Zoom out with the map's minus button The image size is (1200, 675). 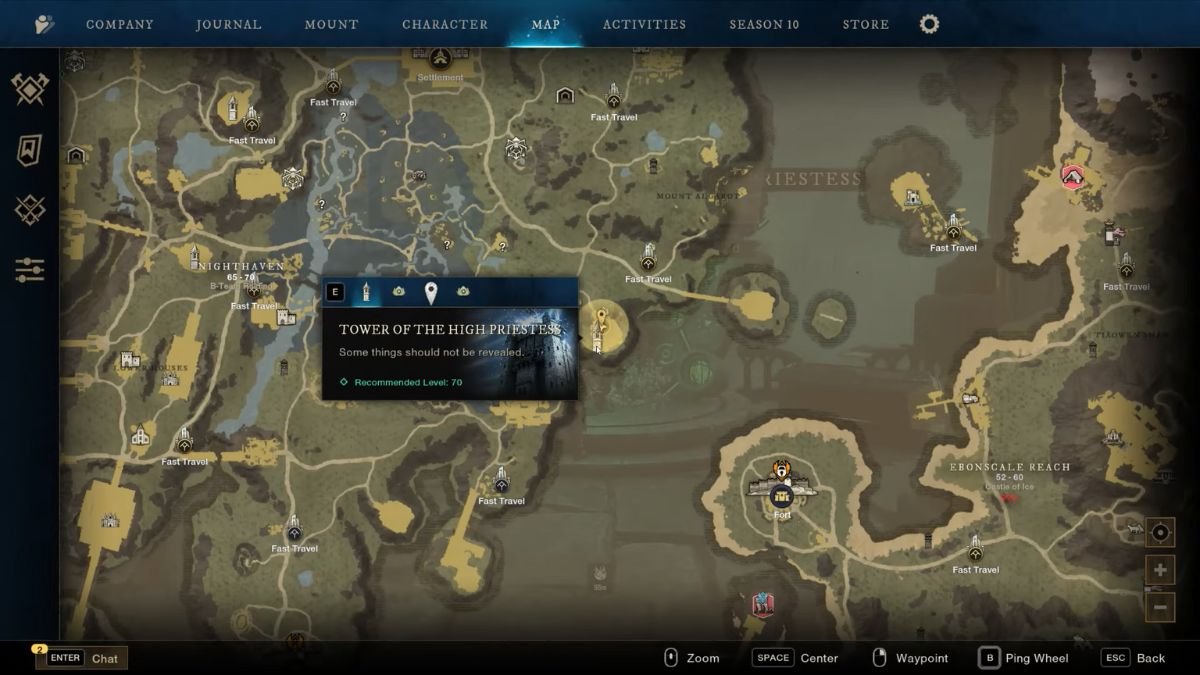1160,606
